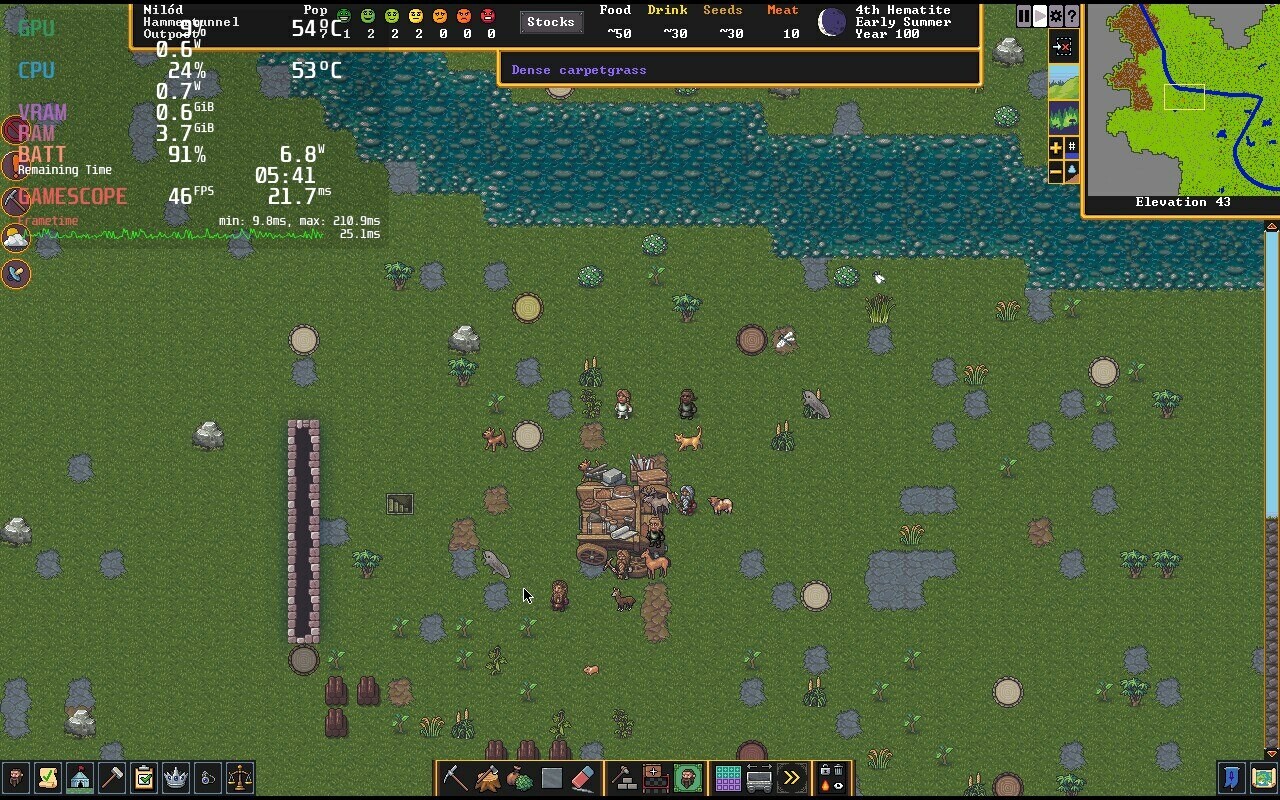Screen dimensions: 1280x800
Task: Open the Stocks screen
Action: (x=550, y=22)
